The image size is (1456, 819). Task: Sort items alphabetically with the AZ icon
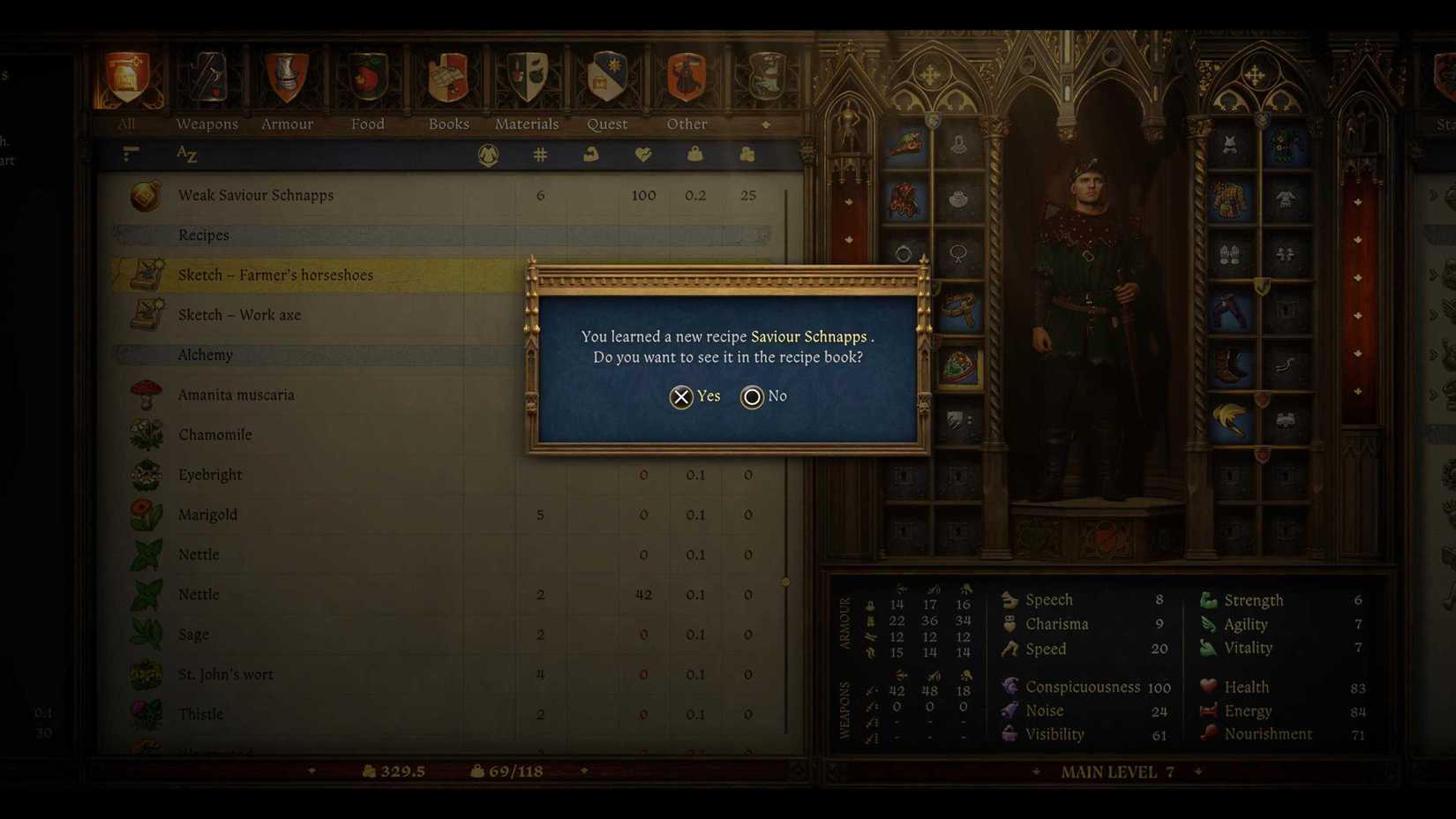point(187,154)
